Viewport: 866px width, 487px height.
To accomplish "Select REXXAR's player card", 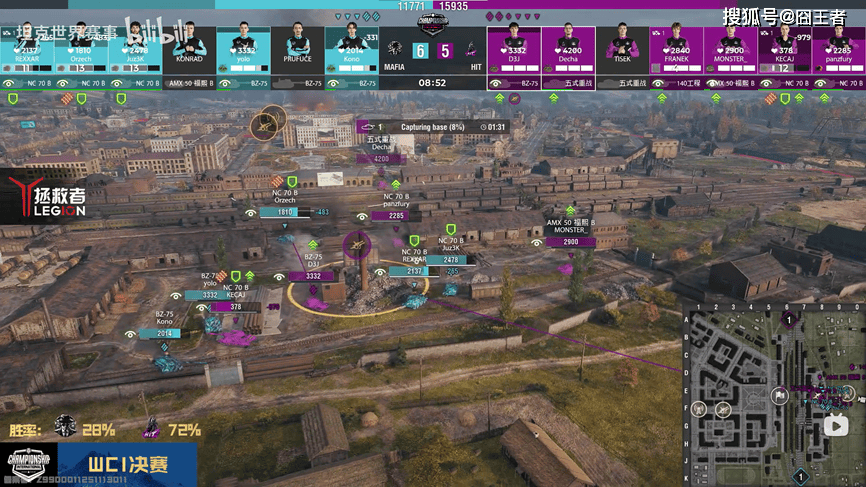I will [x=27, y=46].
